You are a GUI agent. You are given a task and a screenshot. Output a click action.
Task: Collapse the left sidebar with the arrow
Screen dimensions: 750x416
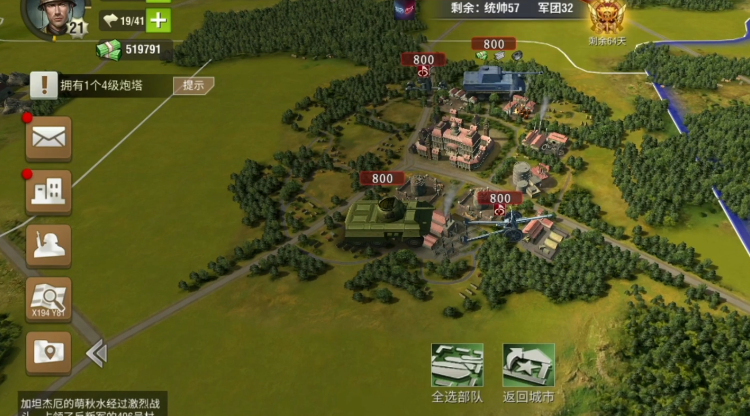tap(96, 353)
